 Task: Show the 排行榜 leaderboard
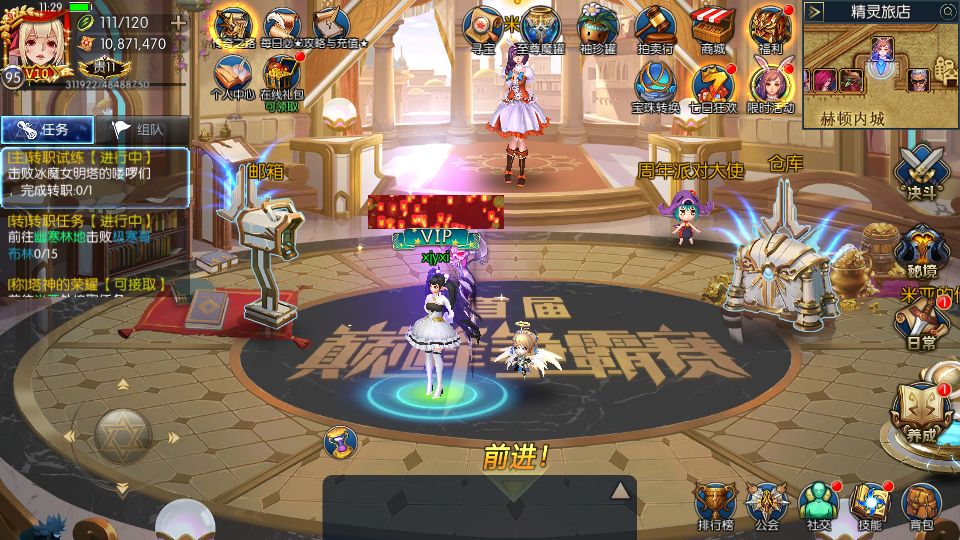(x=715, y=505)
